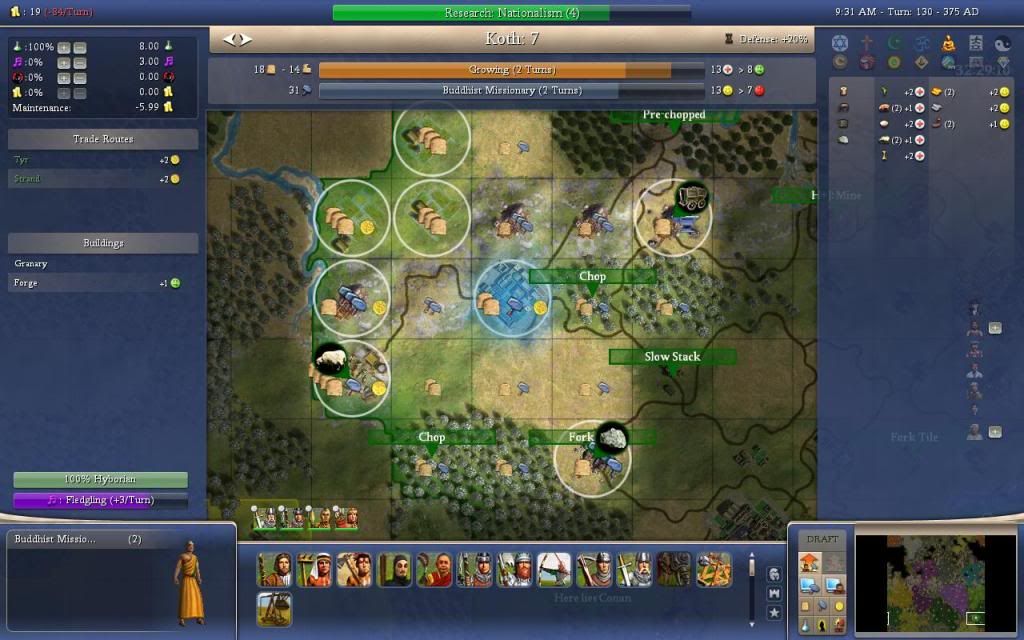
Task: Select the trebuchet build option
Action: [274, 608]
